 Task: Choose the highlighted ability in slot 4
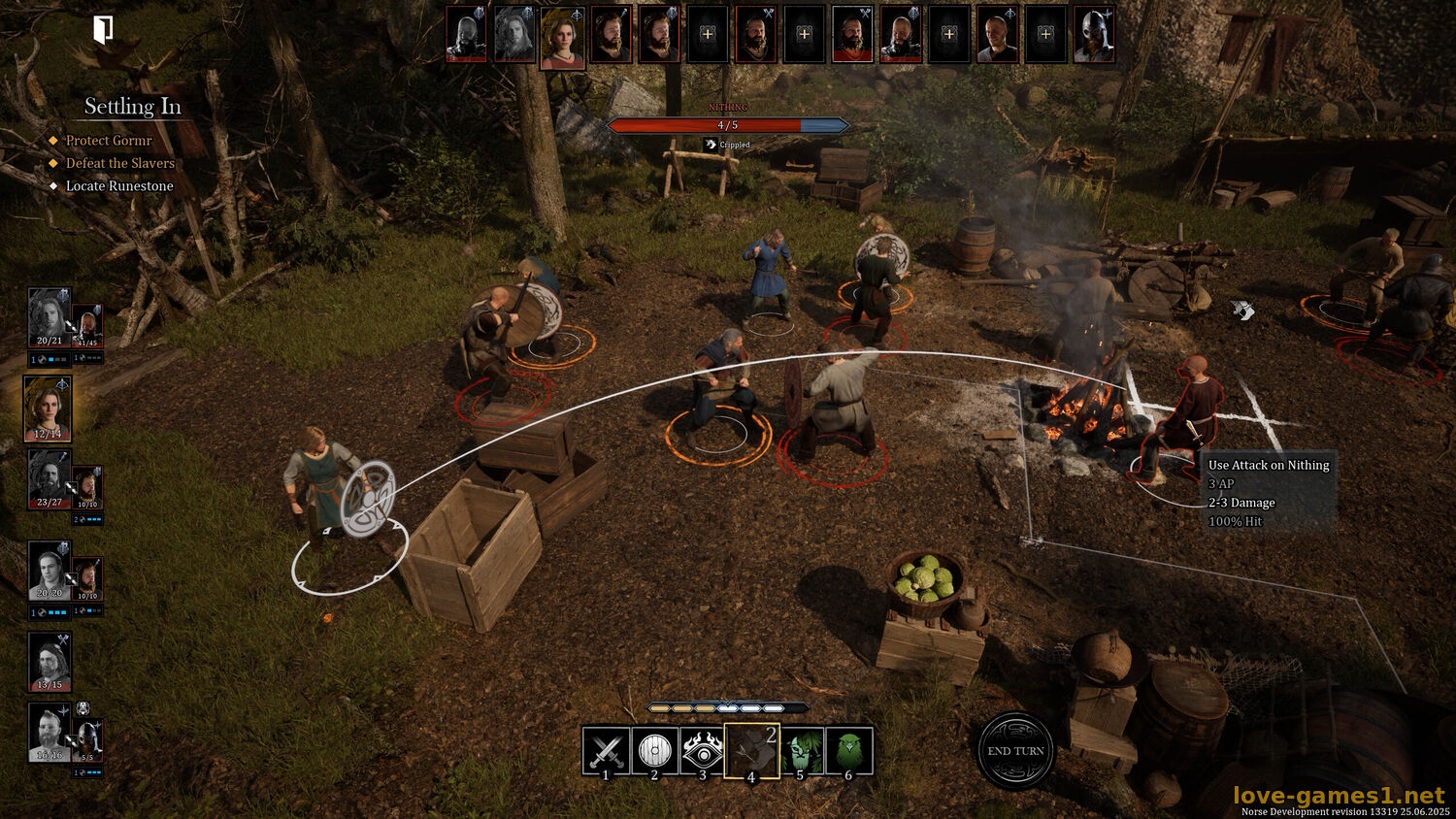(x=751, y=750)
